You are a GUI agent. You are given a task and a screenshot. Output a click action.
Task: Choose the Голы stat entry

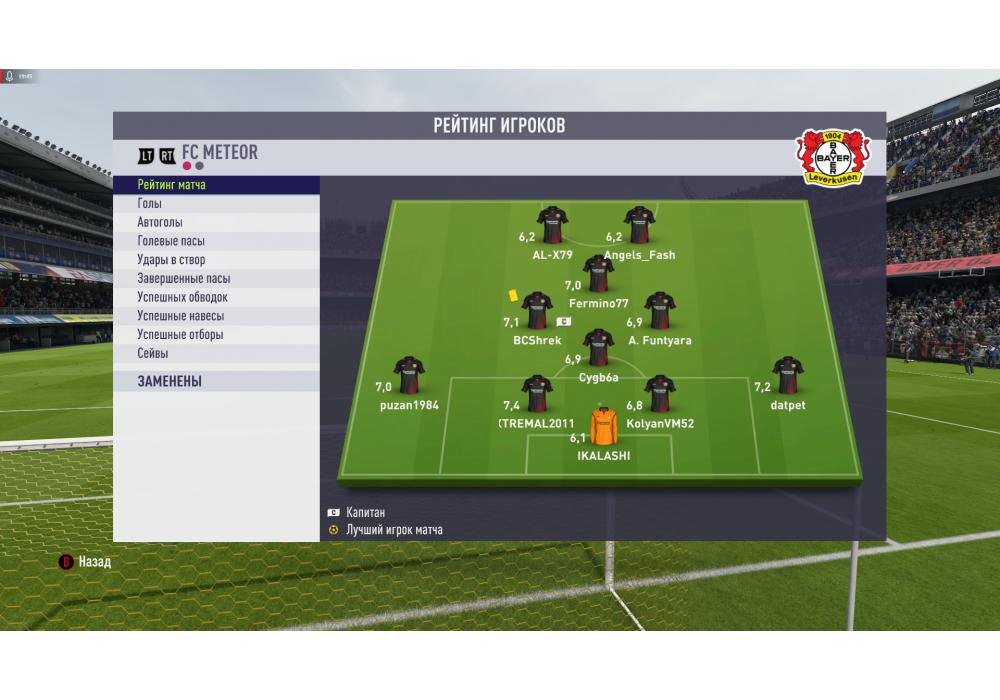click(x=216, y=204)
